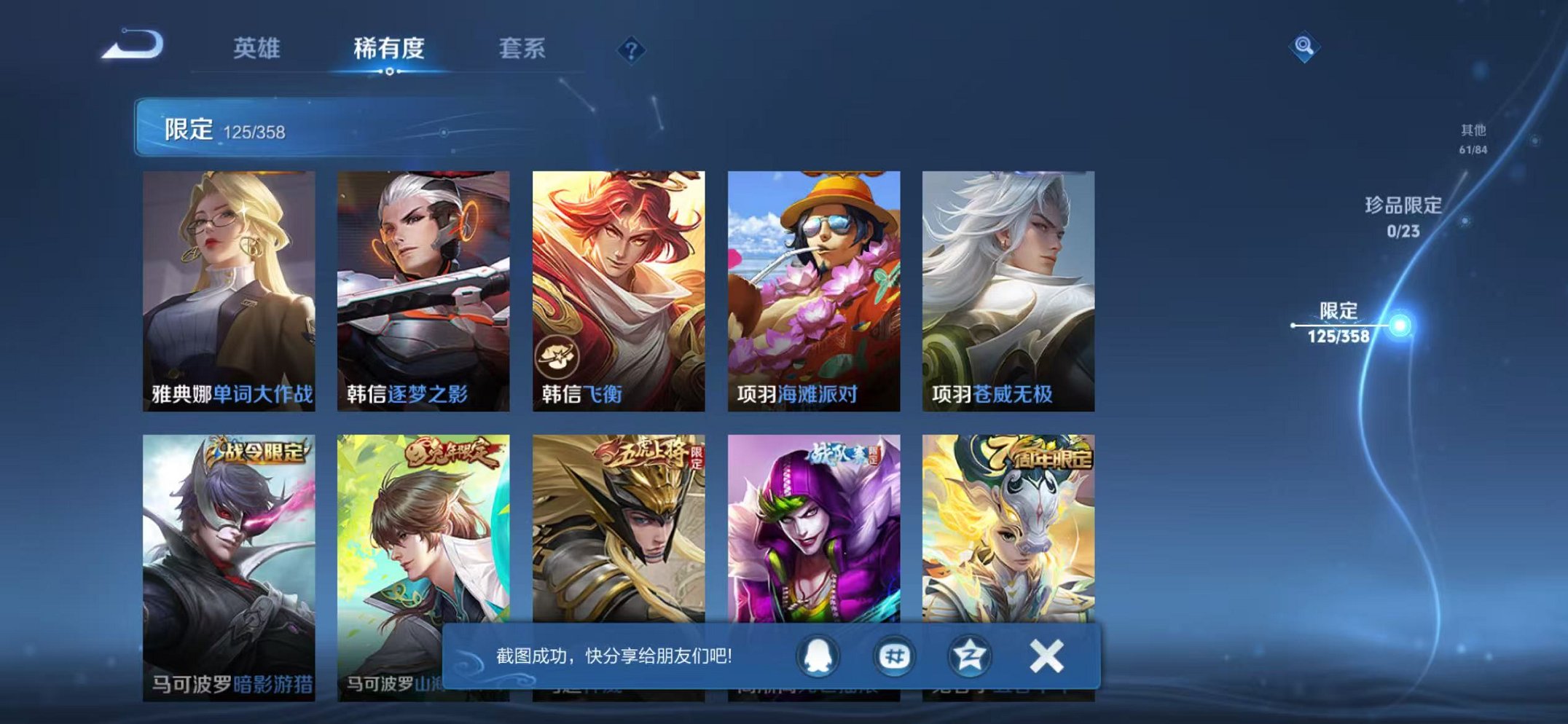Screen dimensions: 1568x724
Task: Open the question mark help icon
Action: pyautogui.click(x=632, y=50)
